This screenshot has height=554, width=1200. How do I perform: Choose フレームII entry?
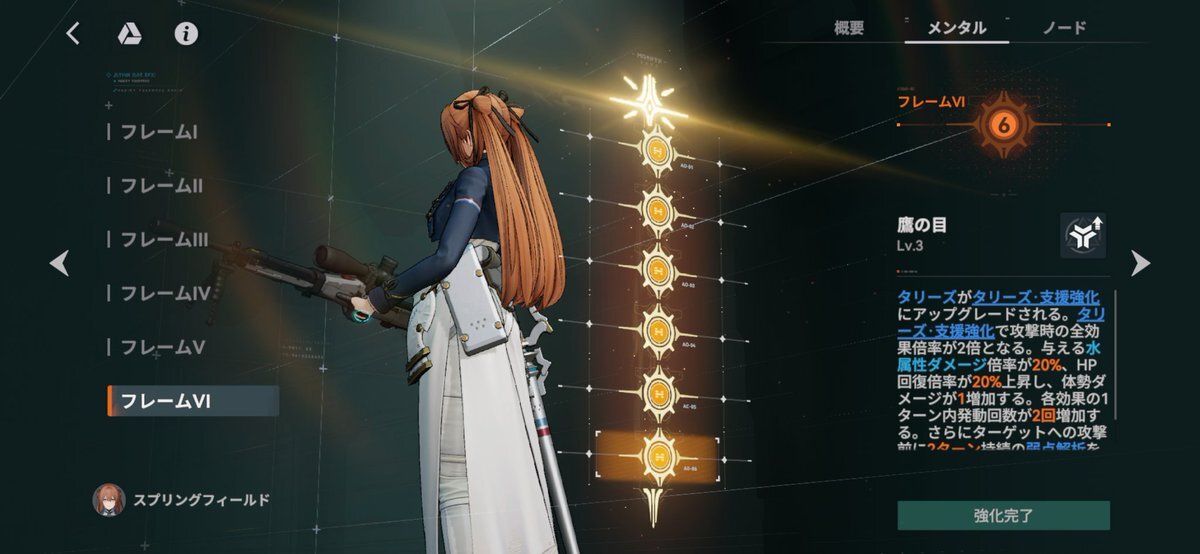point(162,185)
